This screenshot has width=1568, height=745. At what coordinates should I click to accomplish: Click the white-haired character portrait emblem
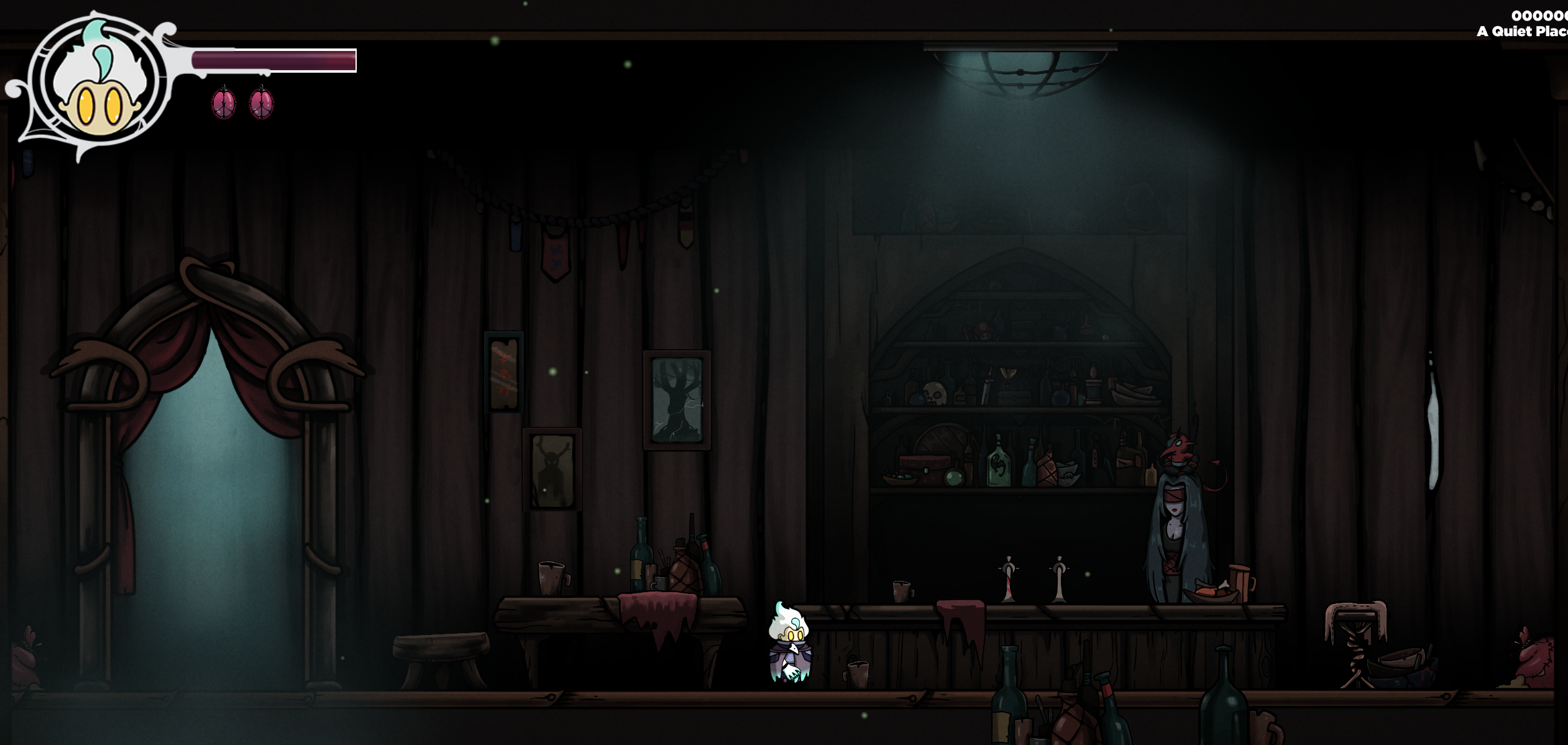(98, 84)
